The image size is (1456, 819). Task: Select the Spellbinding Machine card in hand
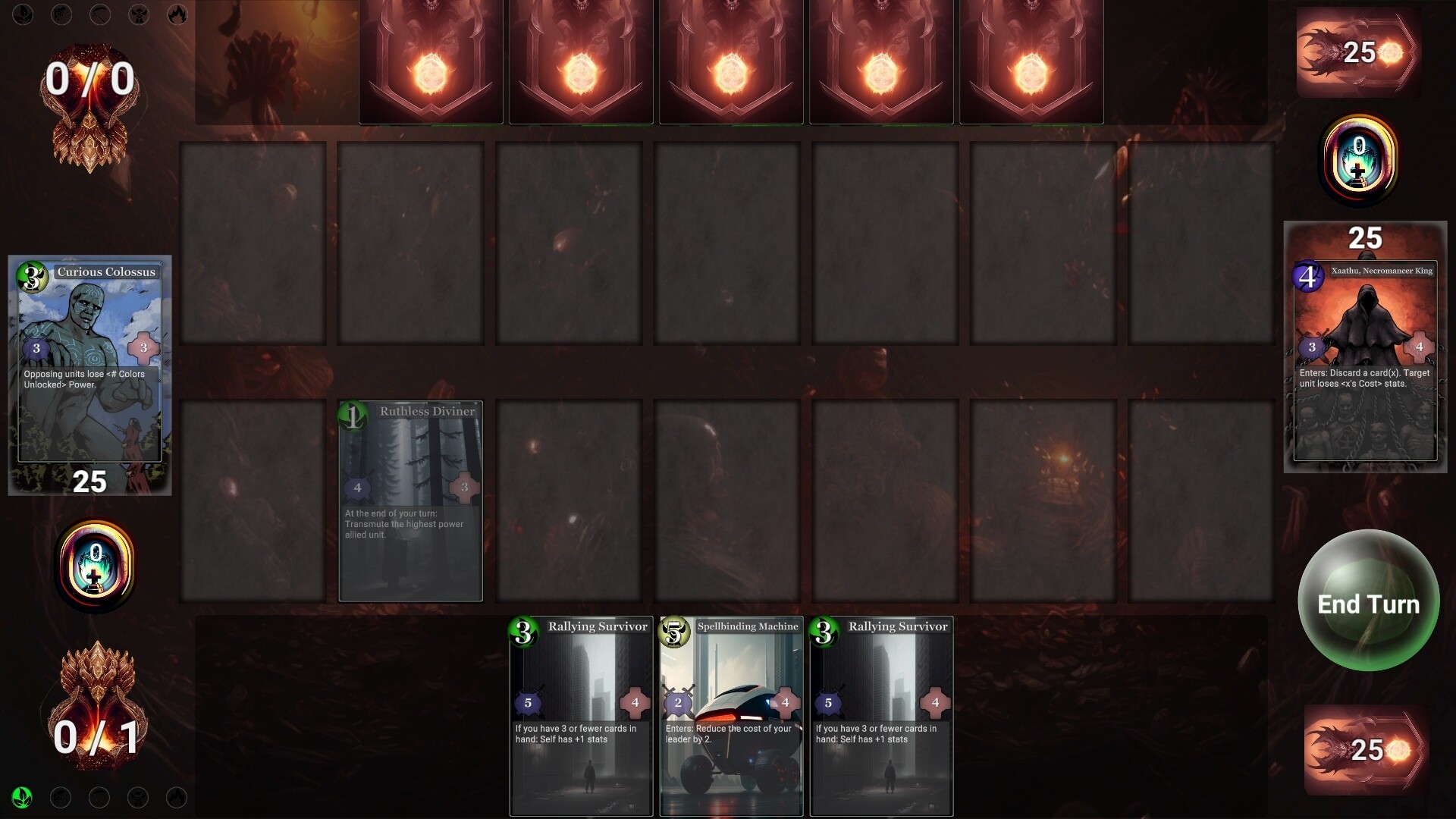tap(730, 717)
